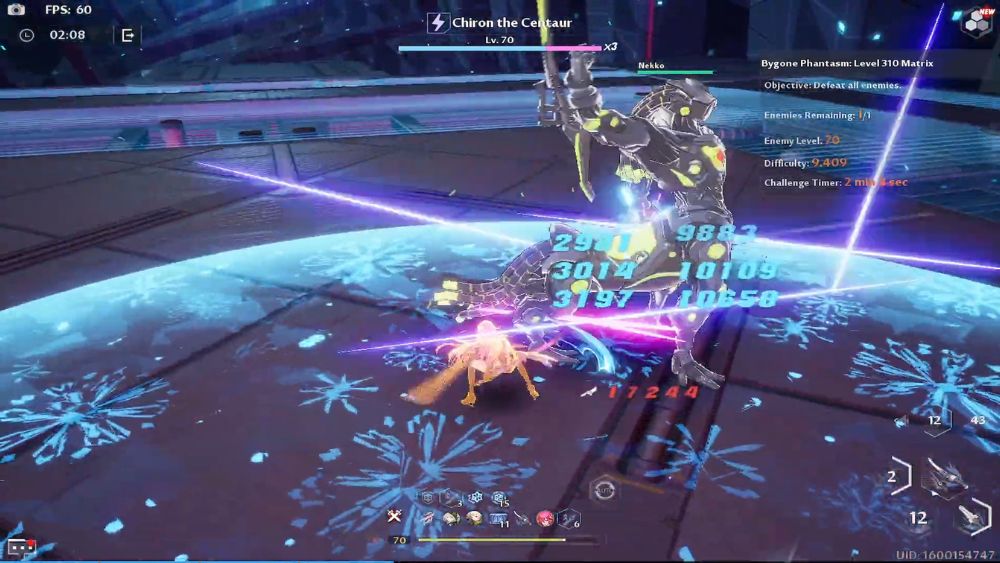Exit the challenge via the leave icon
Screen dimensions: 1000x563
coord(128,35)
